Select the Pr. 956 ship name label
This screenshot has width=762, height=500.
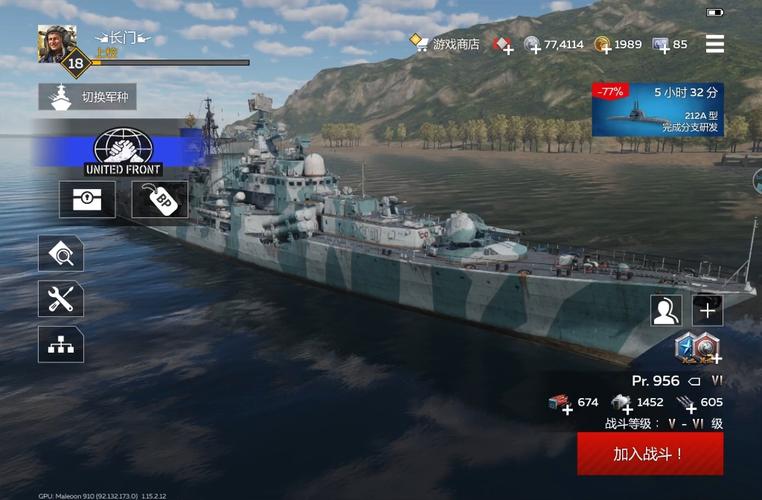pos(656,381)
